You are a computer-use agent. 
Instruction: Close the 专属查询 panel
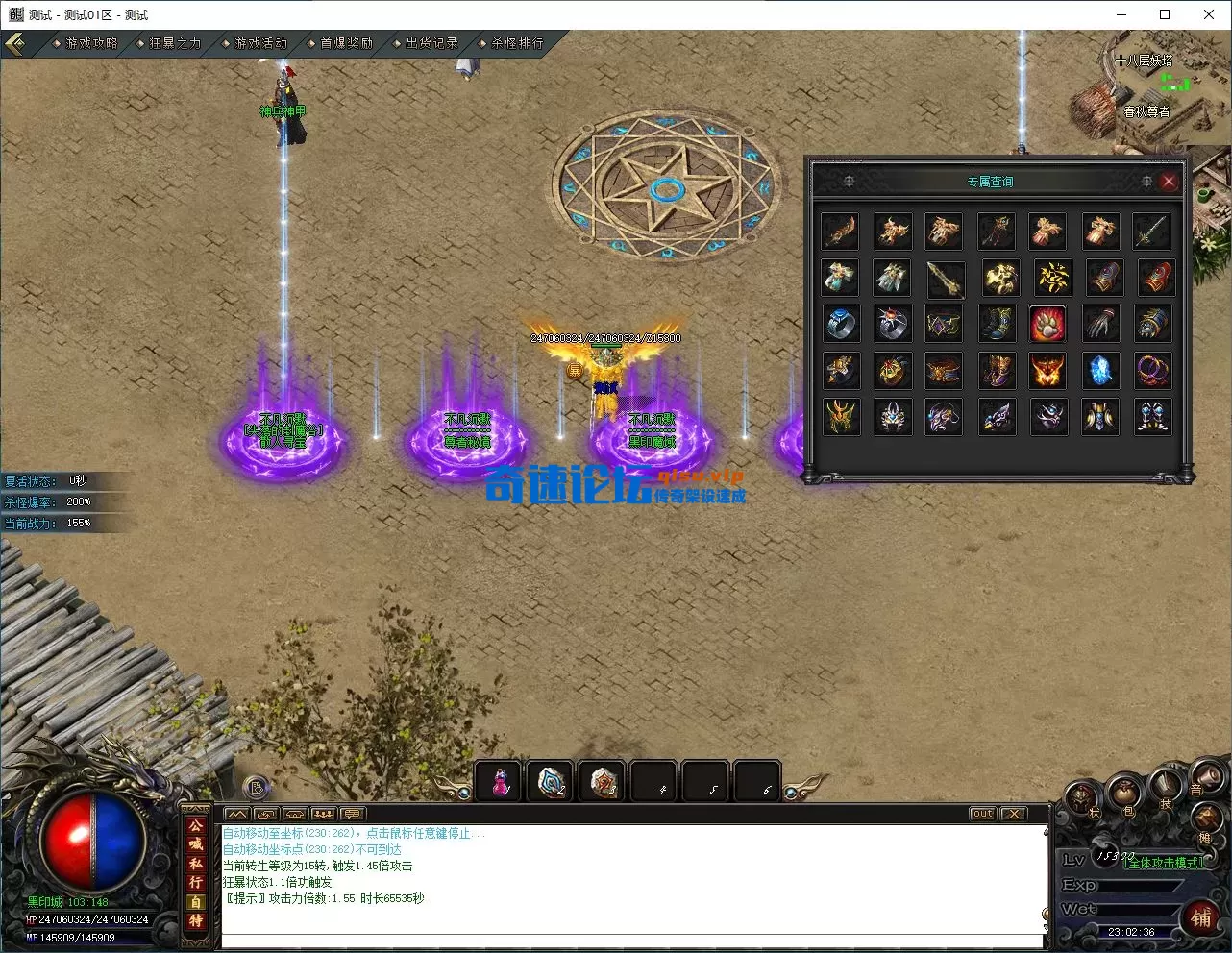[x=1169, y=181]
